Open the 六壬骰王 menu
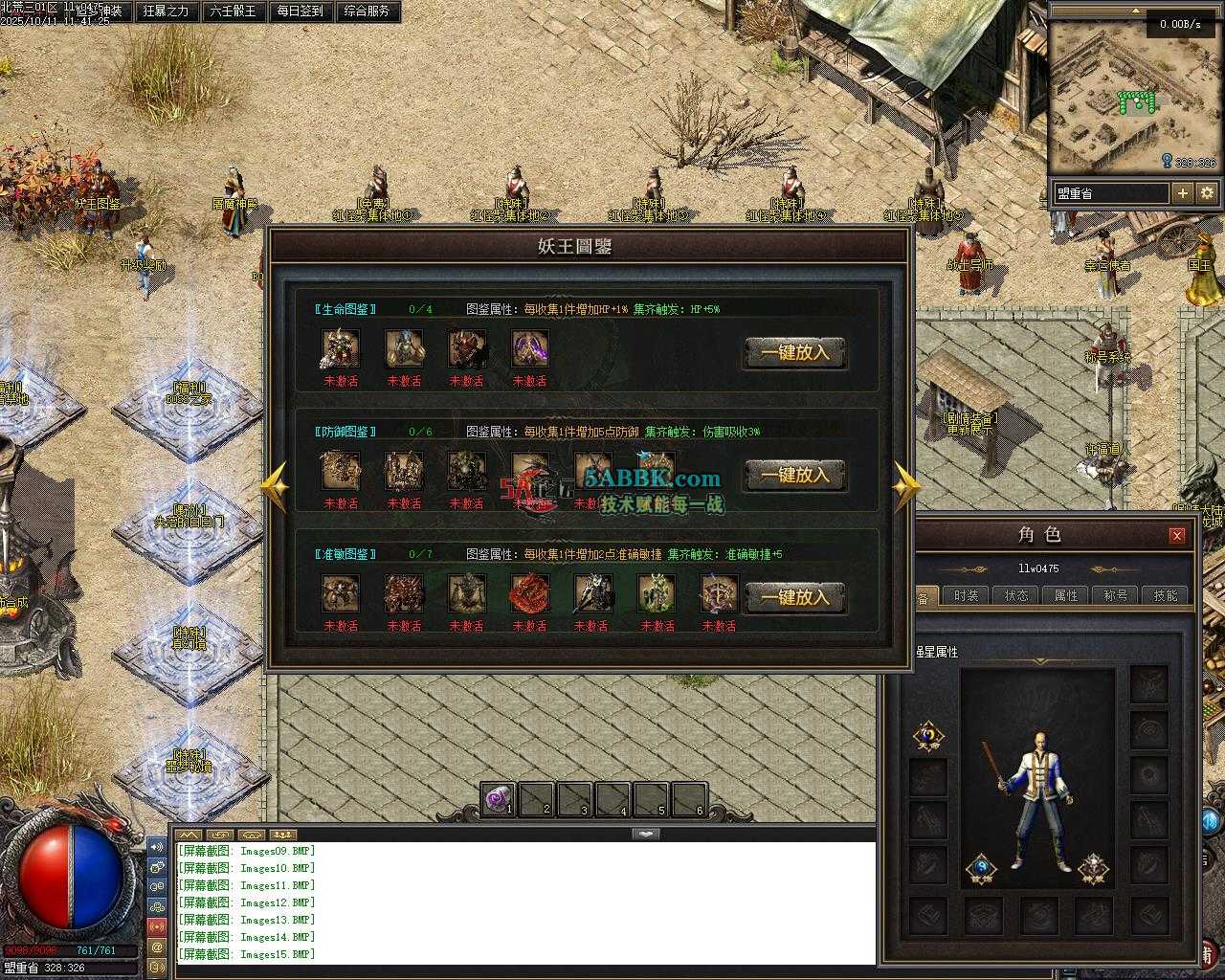 234,11
